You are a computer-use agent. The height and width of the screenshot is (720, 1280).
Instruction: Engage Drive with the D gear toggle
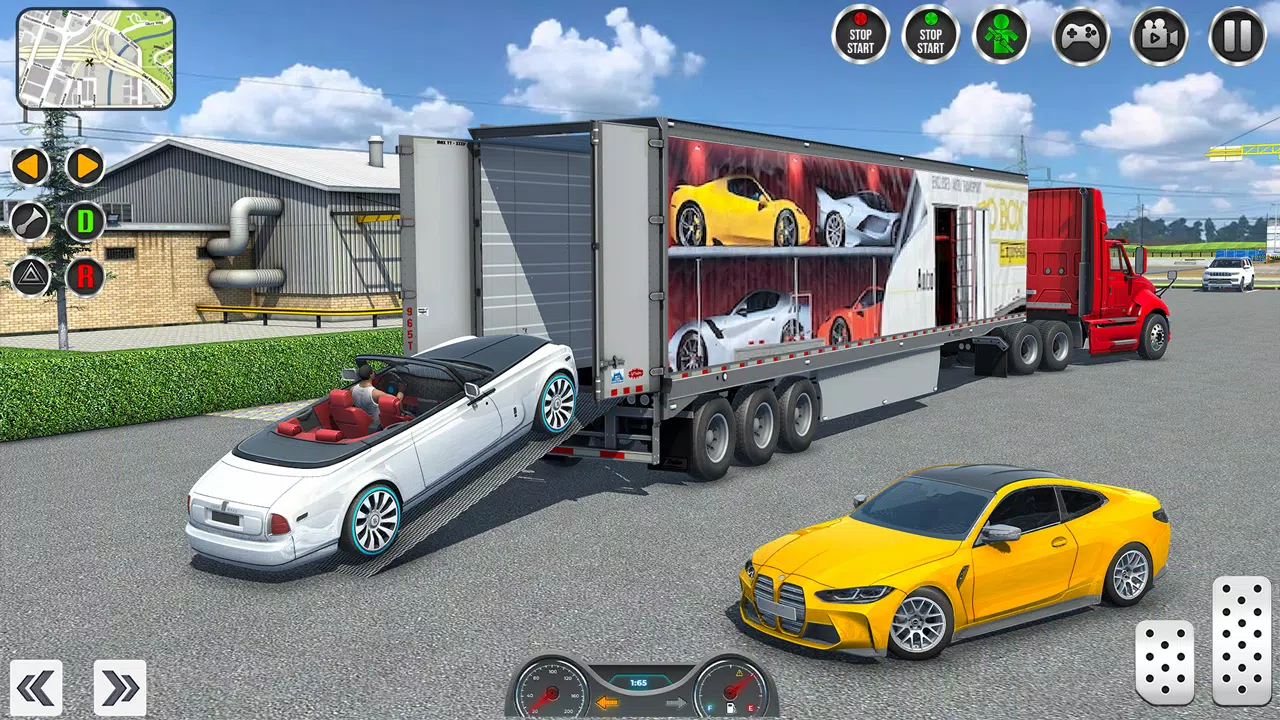(85, 221)
